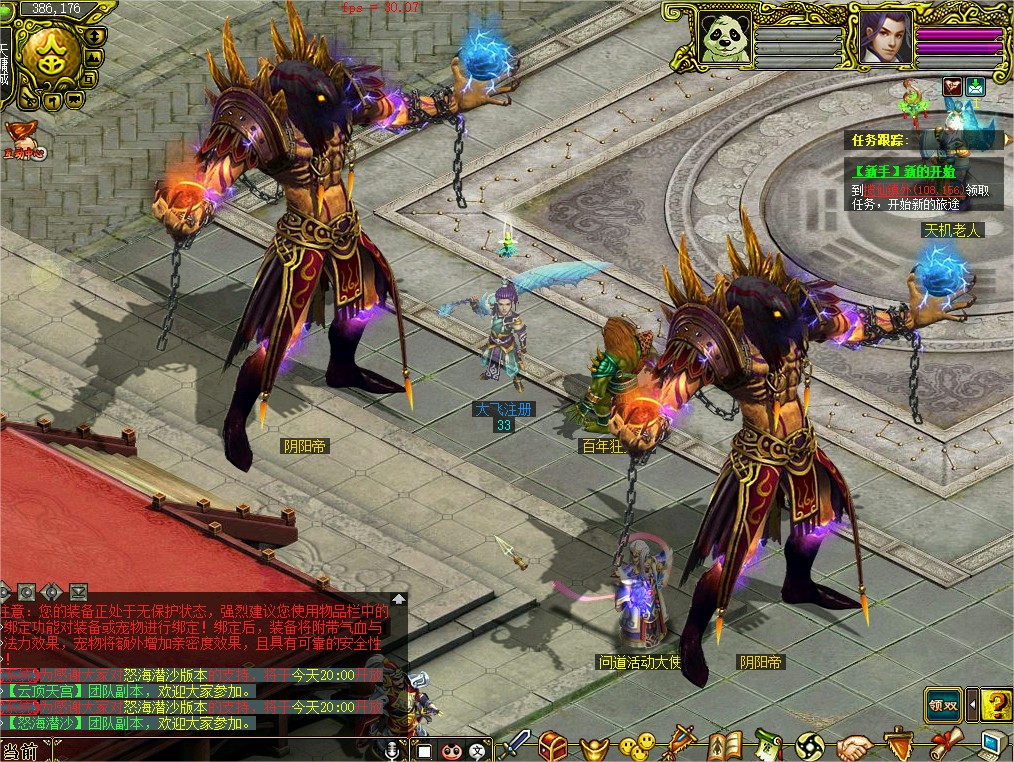Viewport: 1014px width, 762px height.
Task: Open the chat emoticon face button
Action: click(451, 750)
